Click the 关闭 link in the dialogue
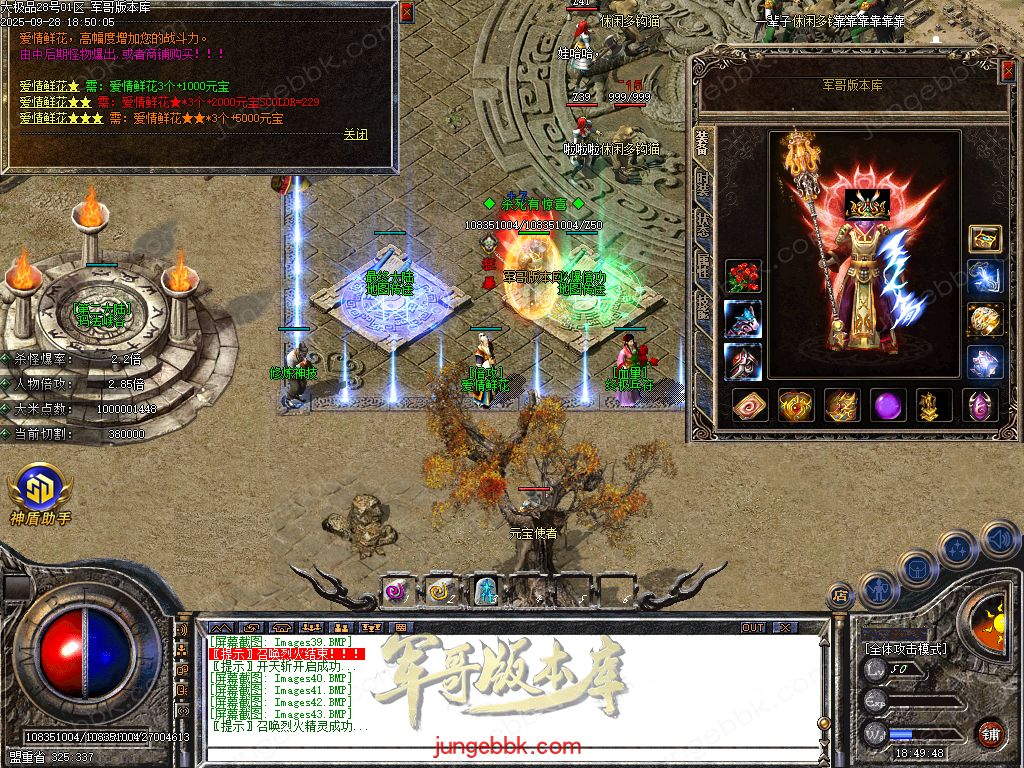The width and height of the screenshot is (1024, 768). tap(355, 134)
